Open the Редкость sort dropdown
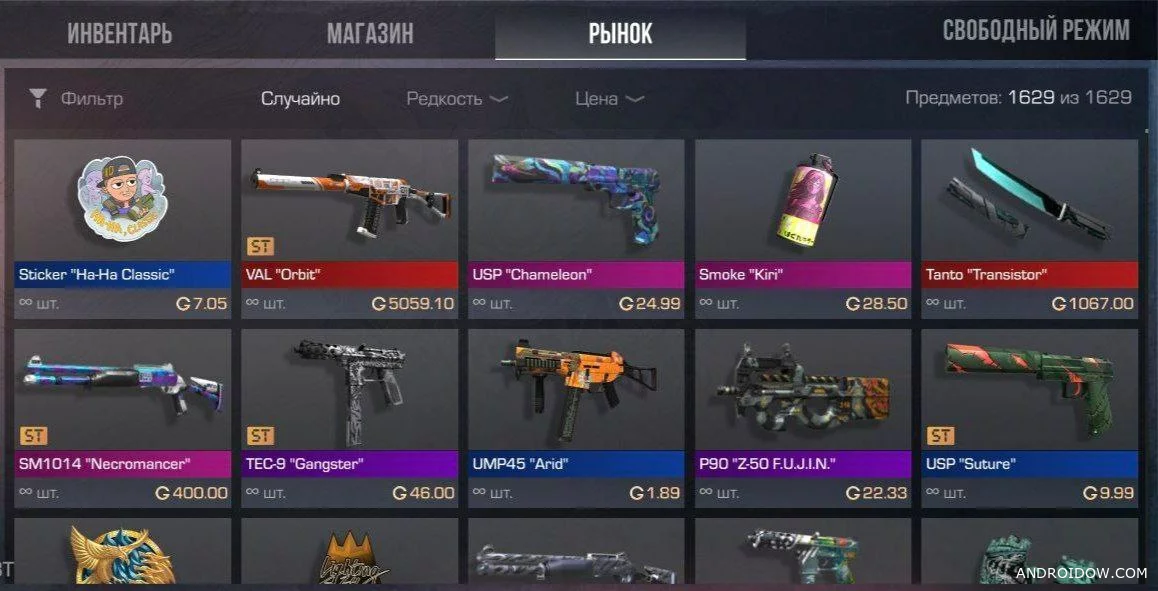Viewport: 1158px width, 591px height. coord(457,99)
